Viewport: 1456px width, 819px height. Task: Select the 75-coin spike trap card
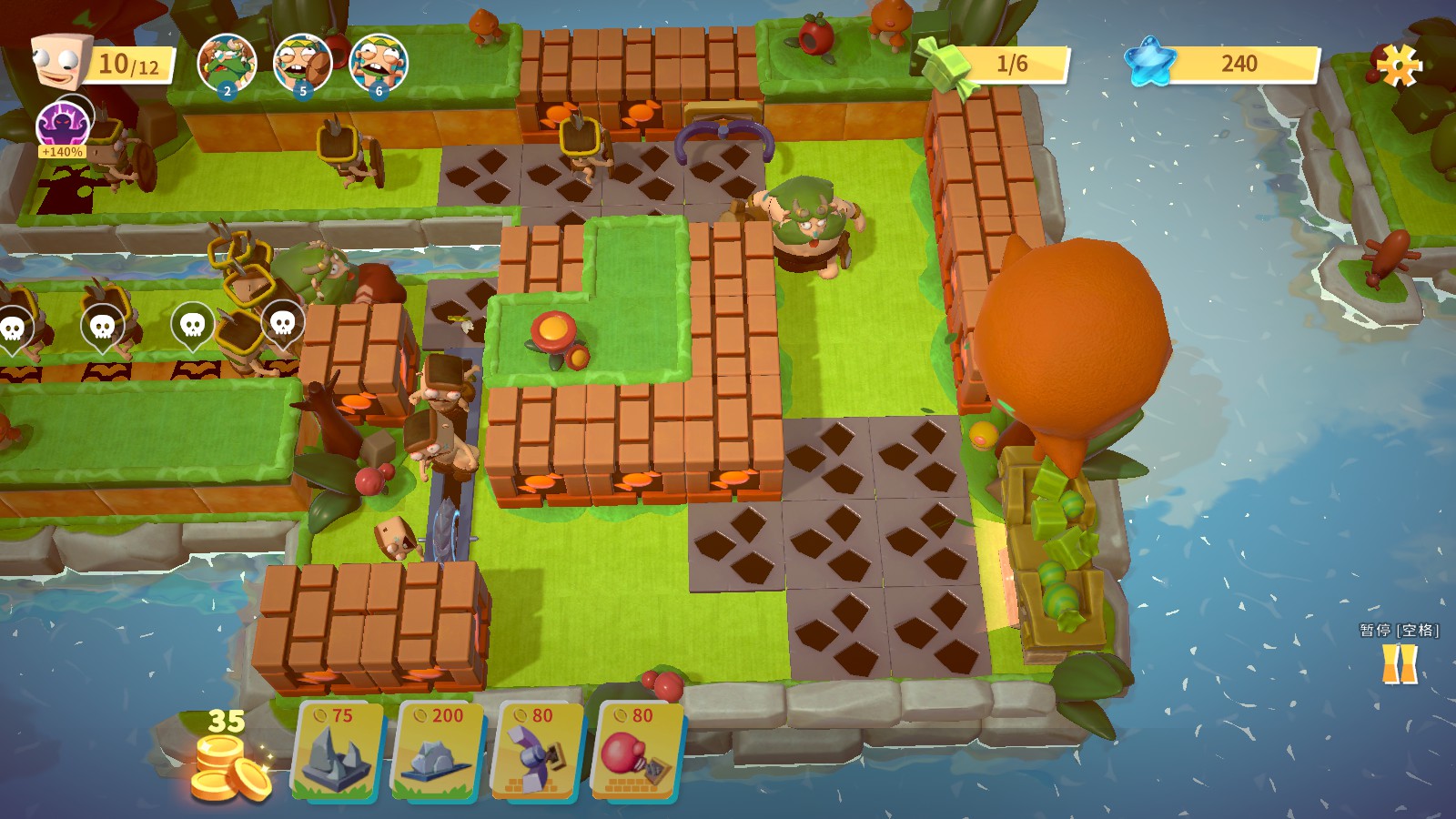tap(337, 752)
